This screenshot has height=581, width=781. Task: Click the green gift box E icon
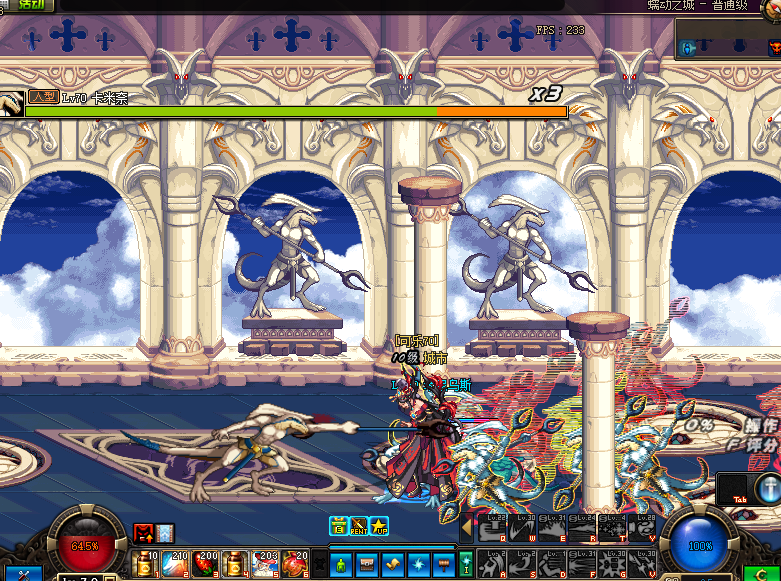tap(338, 526)
